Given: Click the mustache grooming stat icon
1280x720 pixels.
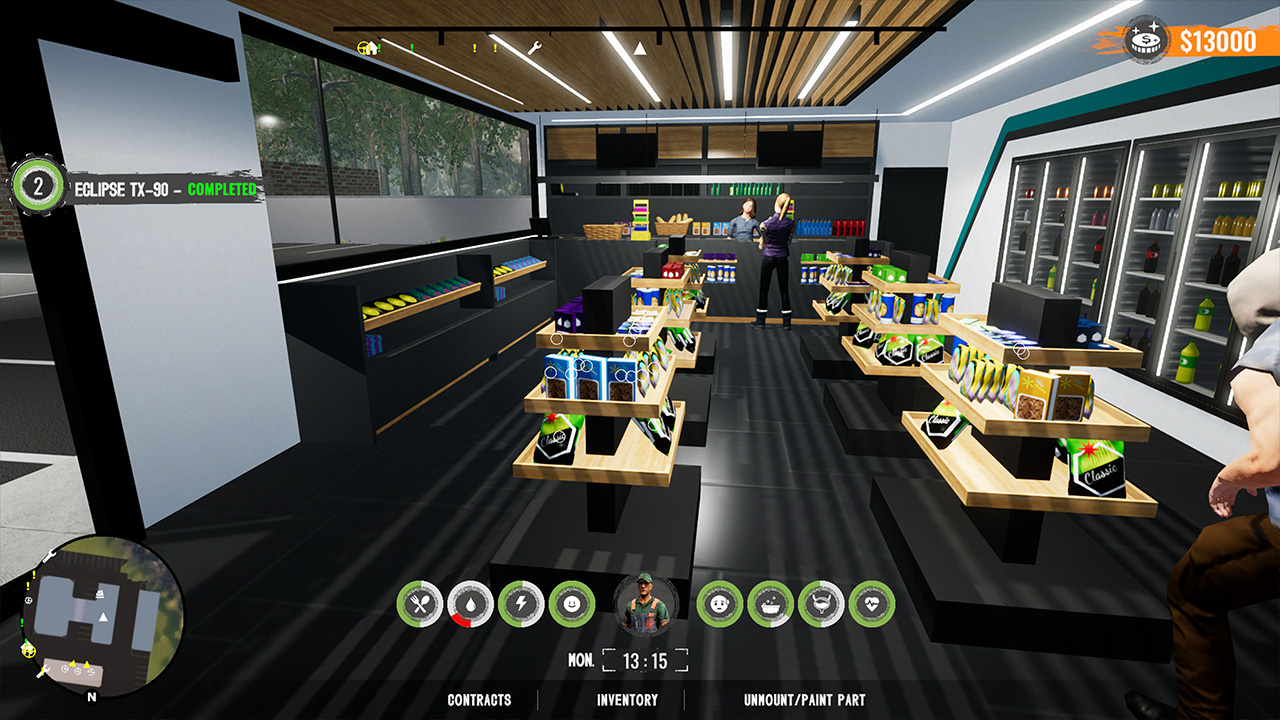Looking at the screenshot, I should pos(819,602).
